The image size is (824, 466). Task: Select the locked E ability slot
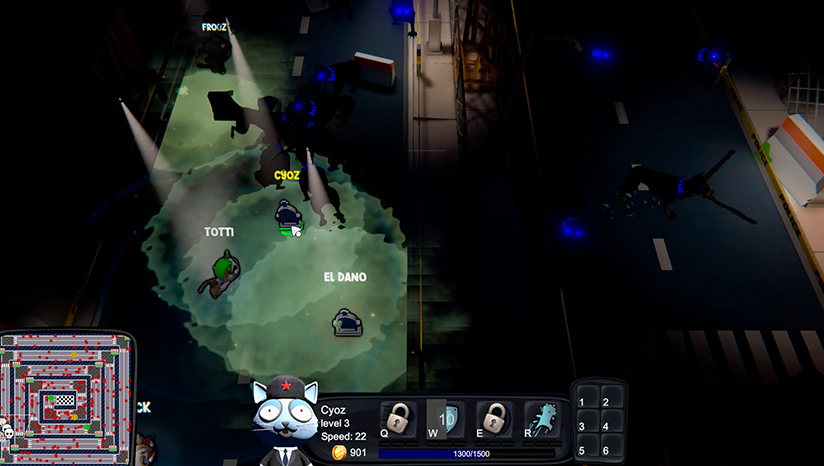(x=493, y=418)
